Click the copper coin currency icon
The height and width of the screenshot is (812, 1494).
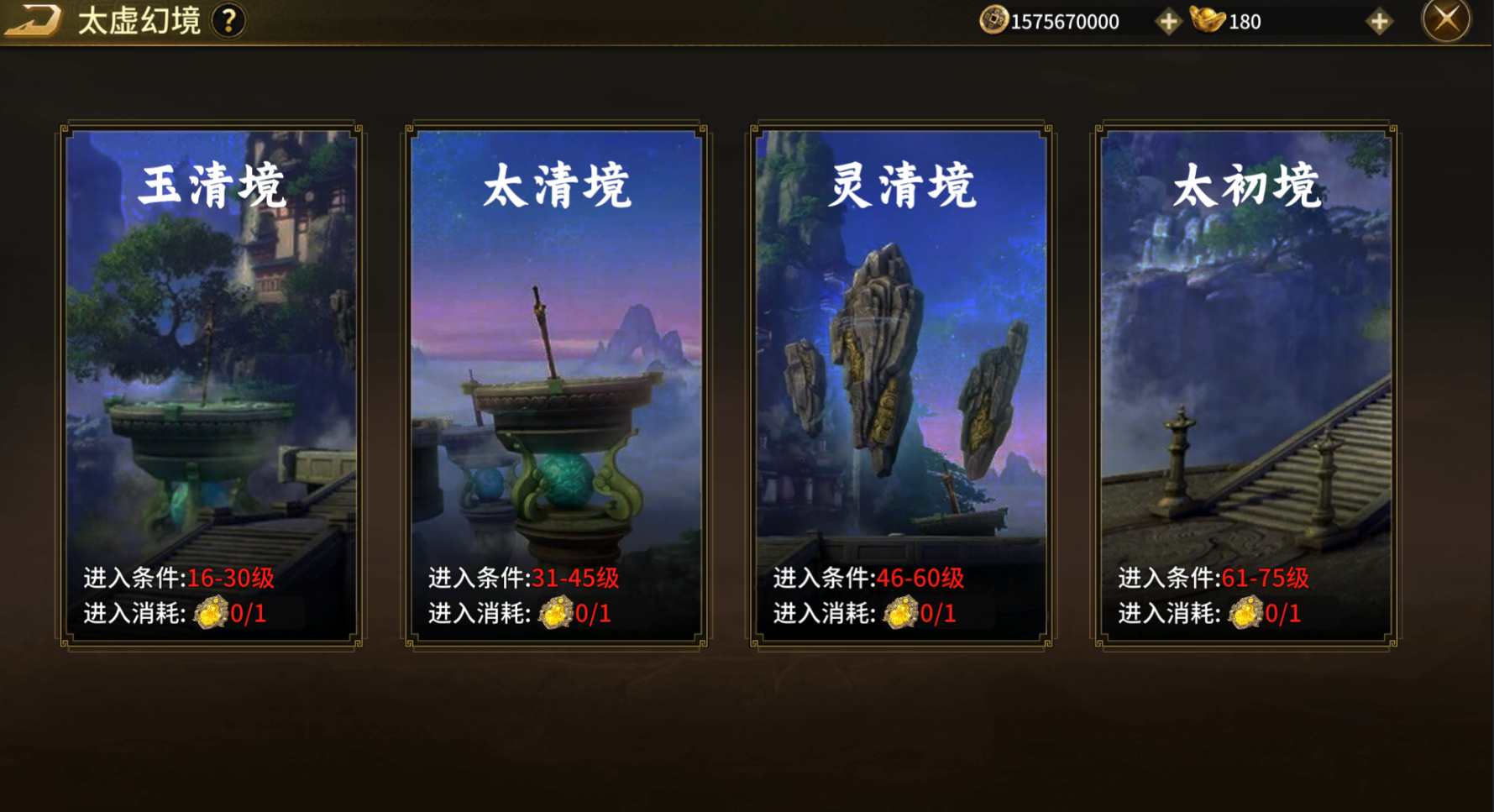[x=994, y=20]
